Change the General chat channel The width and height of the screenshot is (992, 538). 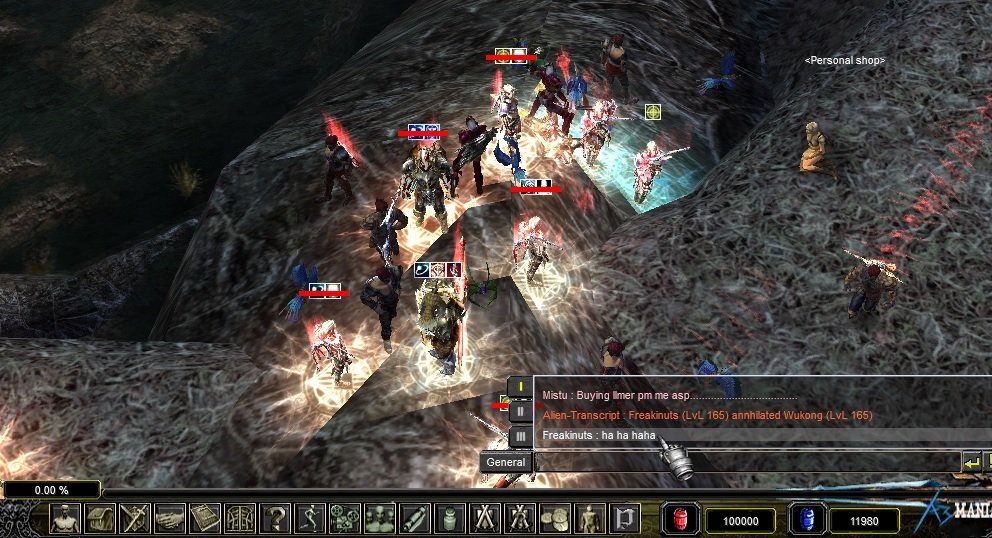click(505, 462)
